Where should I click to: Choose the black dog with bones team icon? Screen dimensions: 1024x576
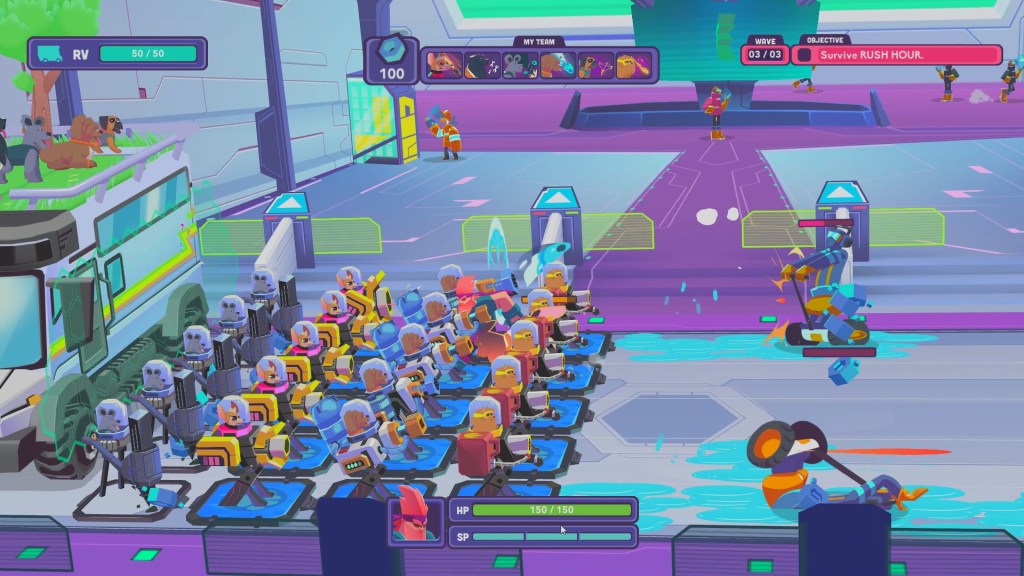482,66
